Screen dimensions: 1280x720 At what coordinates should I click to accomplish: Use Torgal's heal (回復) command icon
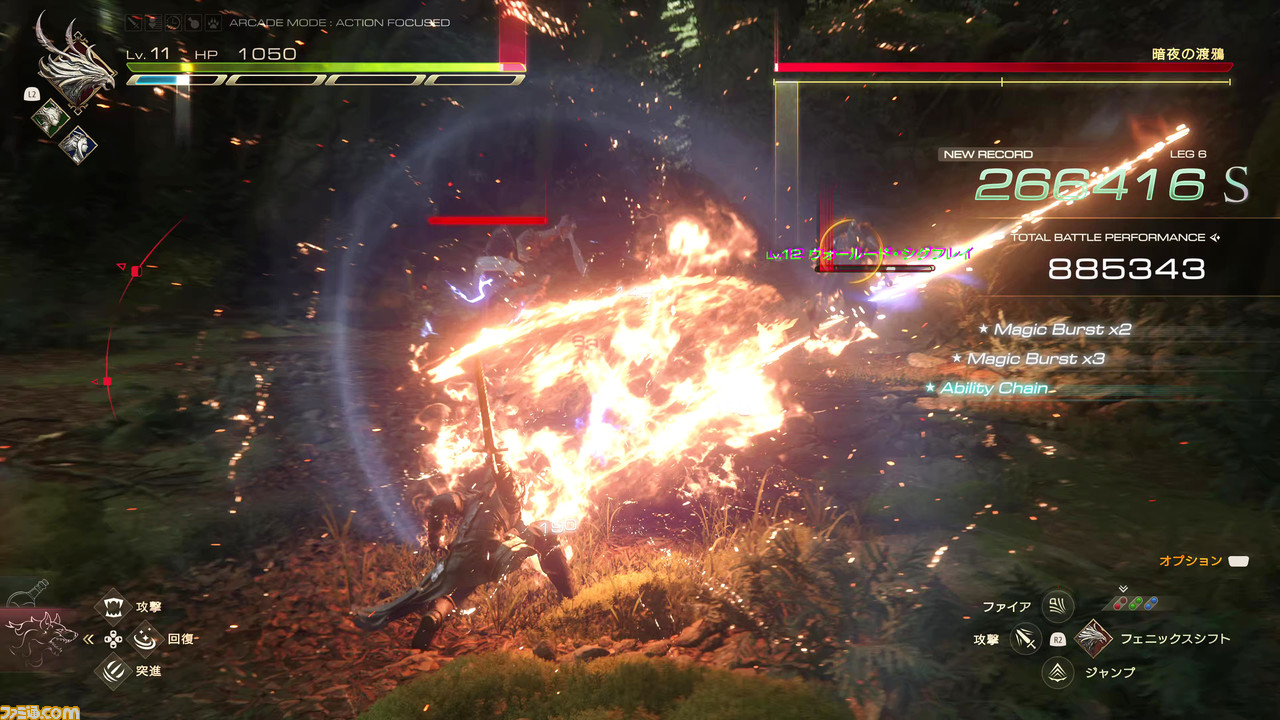146,638
